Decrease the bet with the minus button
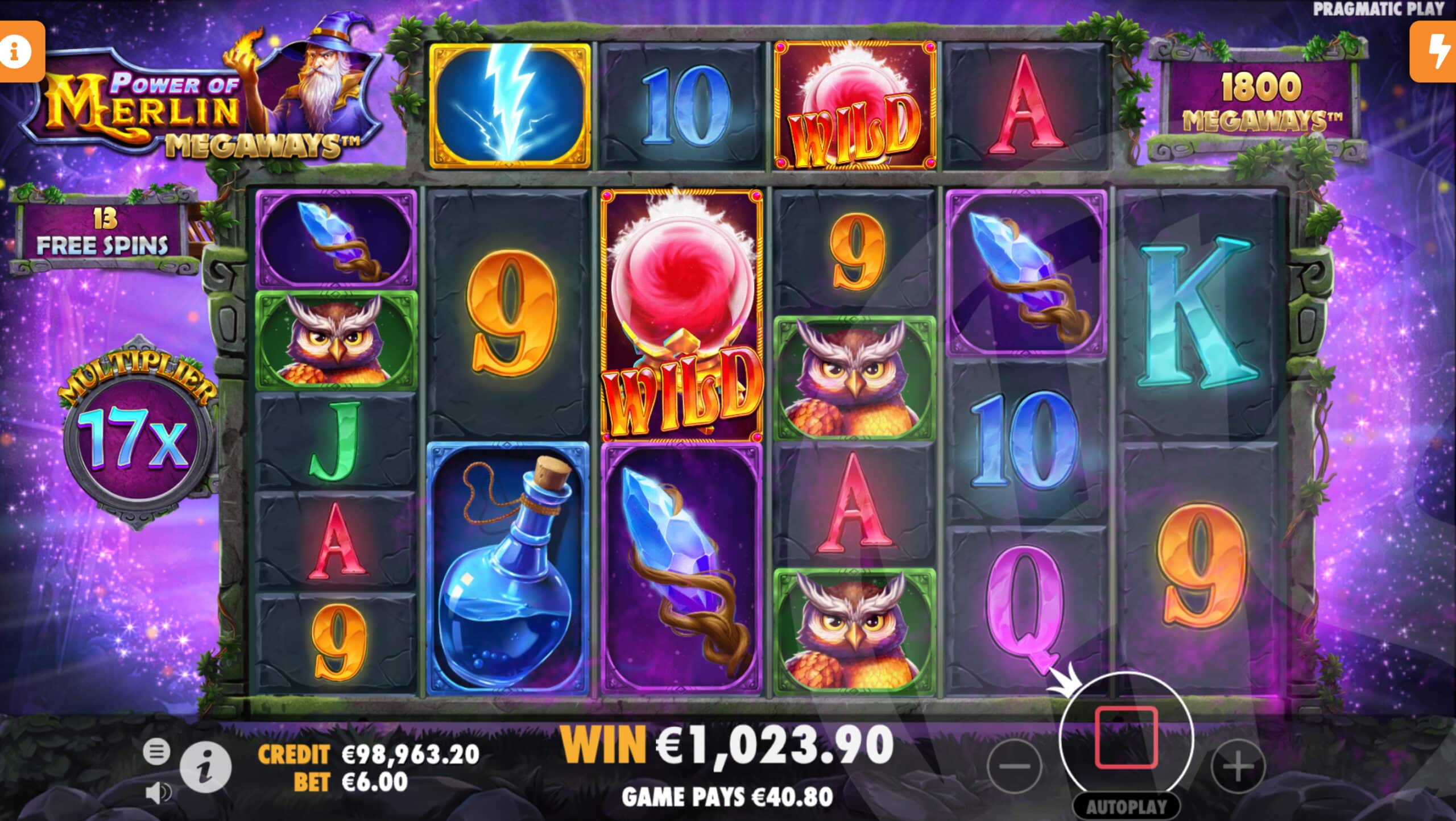This screenshot has height=821, width=1456. pyautogui.click(x=1015, y=766)
